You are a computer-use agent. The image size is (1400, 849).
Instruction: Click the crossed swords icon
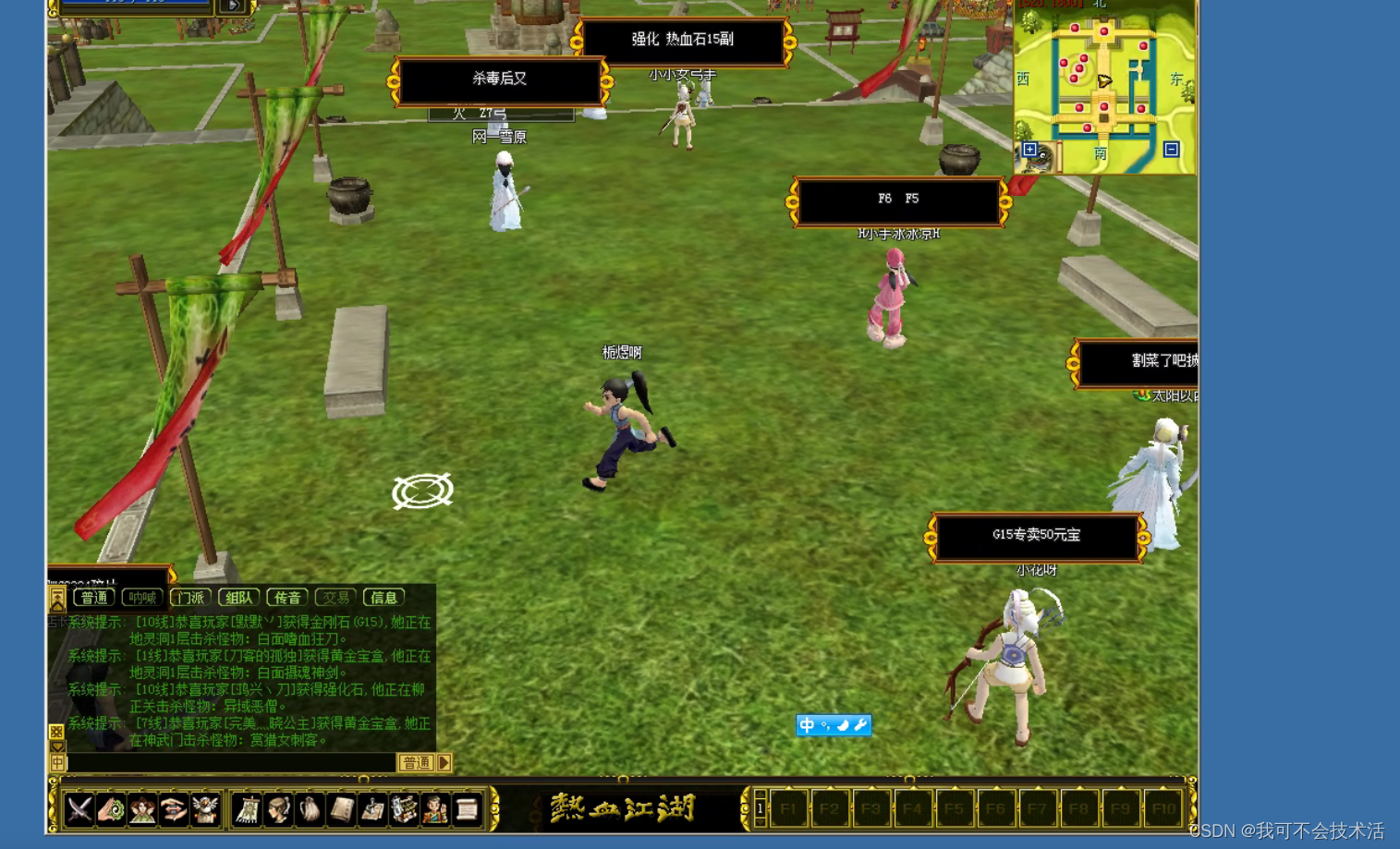pyautogui.click(x=80, y=810)
